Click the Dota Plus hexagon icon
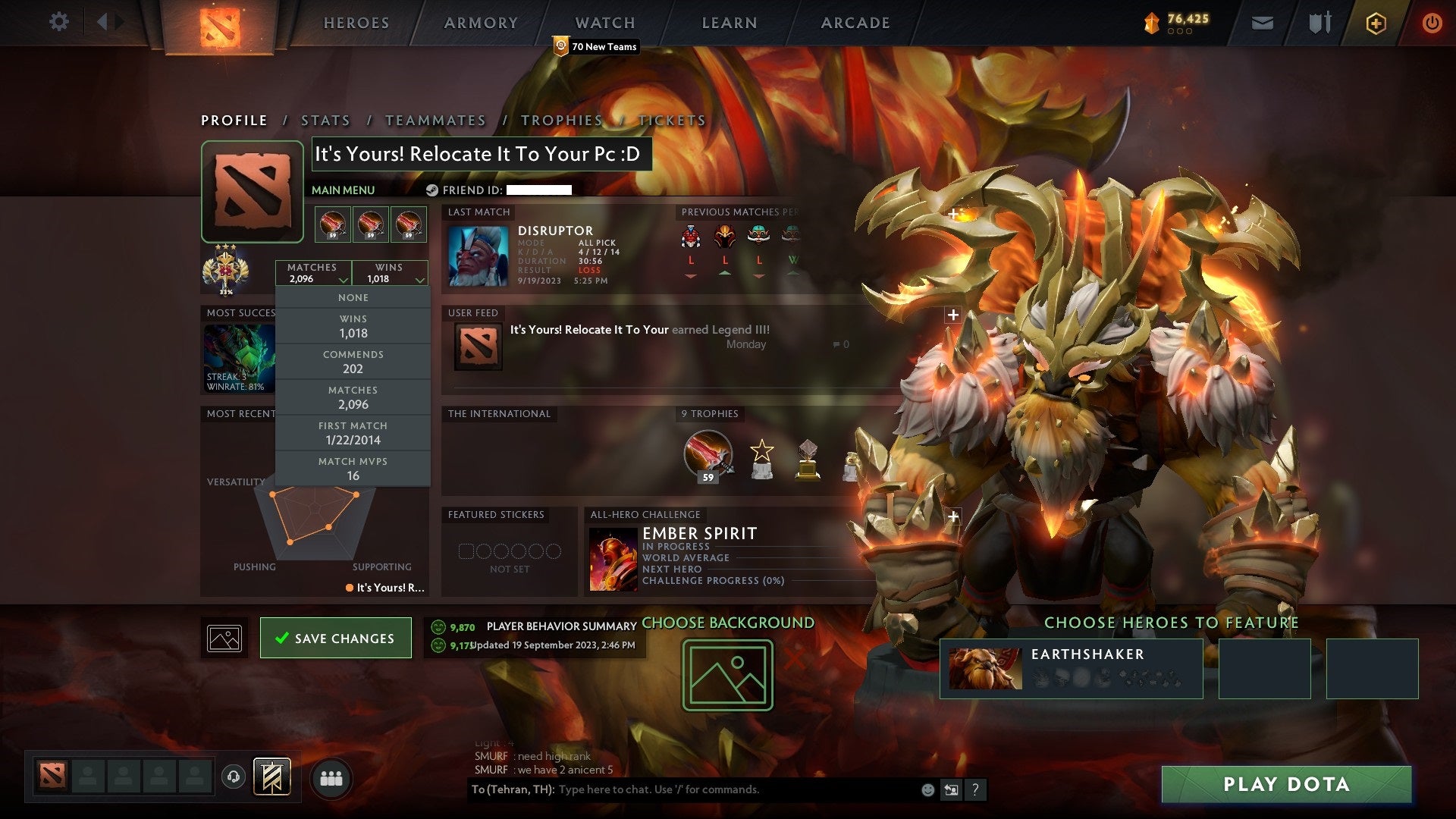This screenshot has height=819, width=1456. [x=1377, y=23]
